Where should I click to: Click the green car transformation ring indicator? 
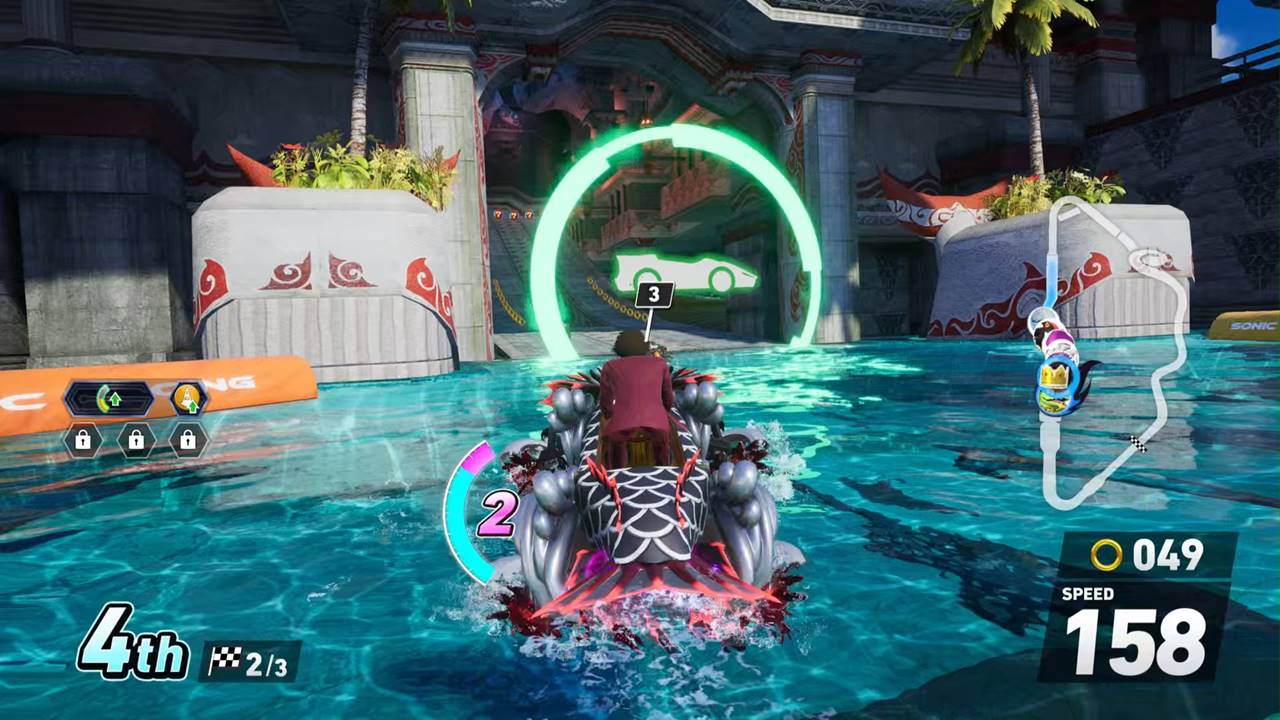click(683, 272)
